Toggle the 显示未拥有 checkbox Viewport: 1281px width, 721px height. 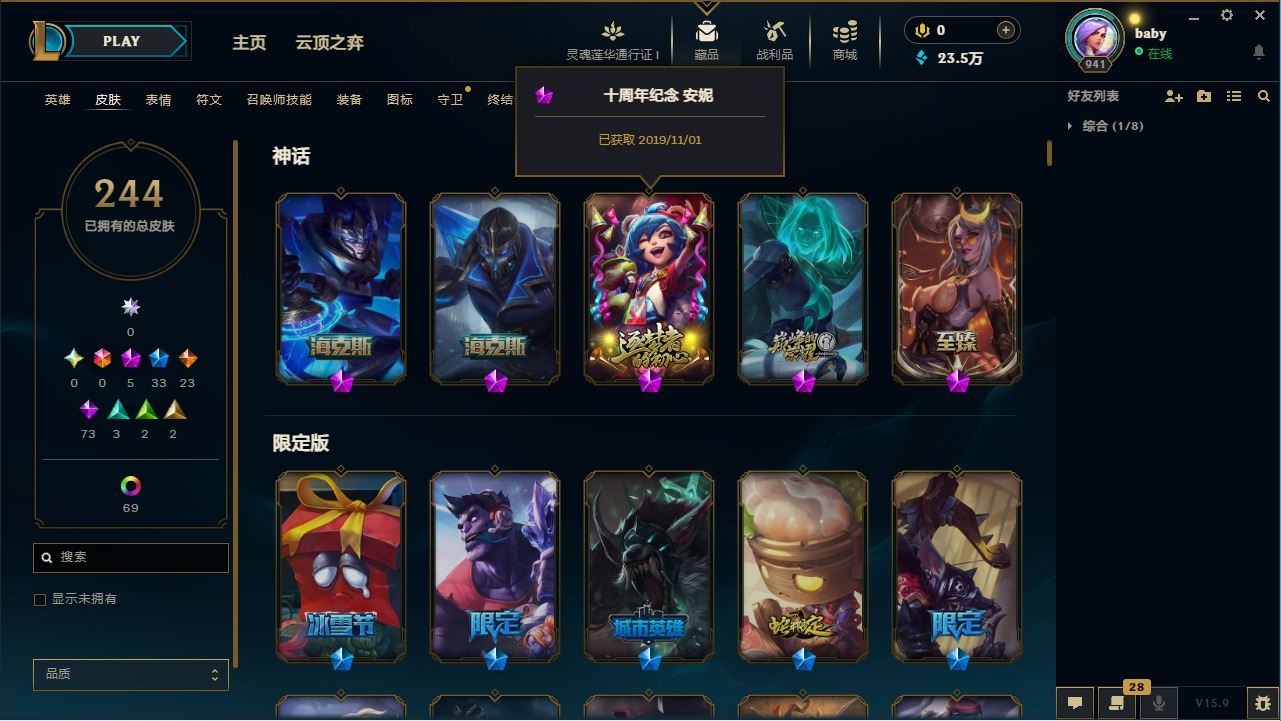coord(40,599)
